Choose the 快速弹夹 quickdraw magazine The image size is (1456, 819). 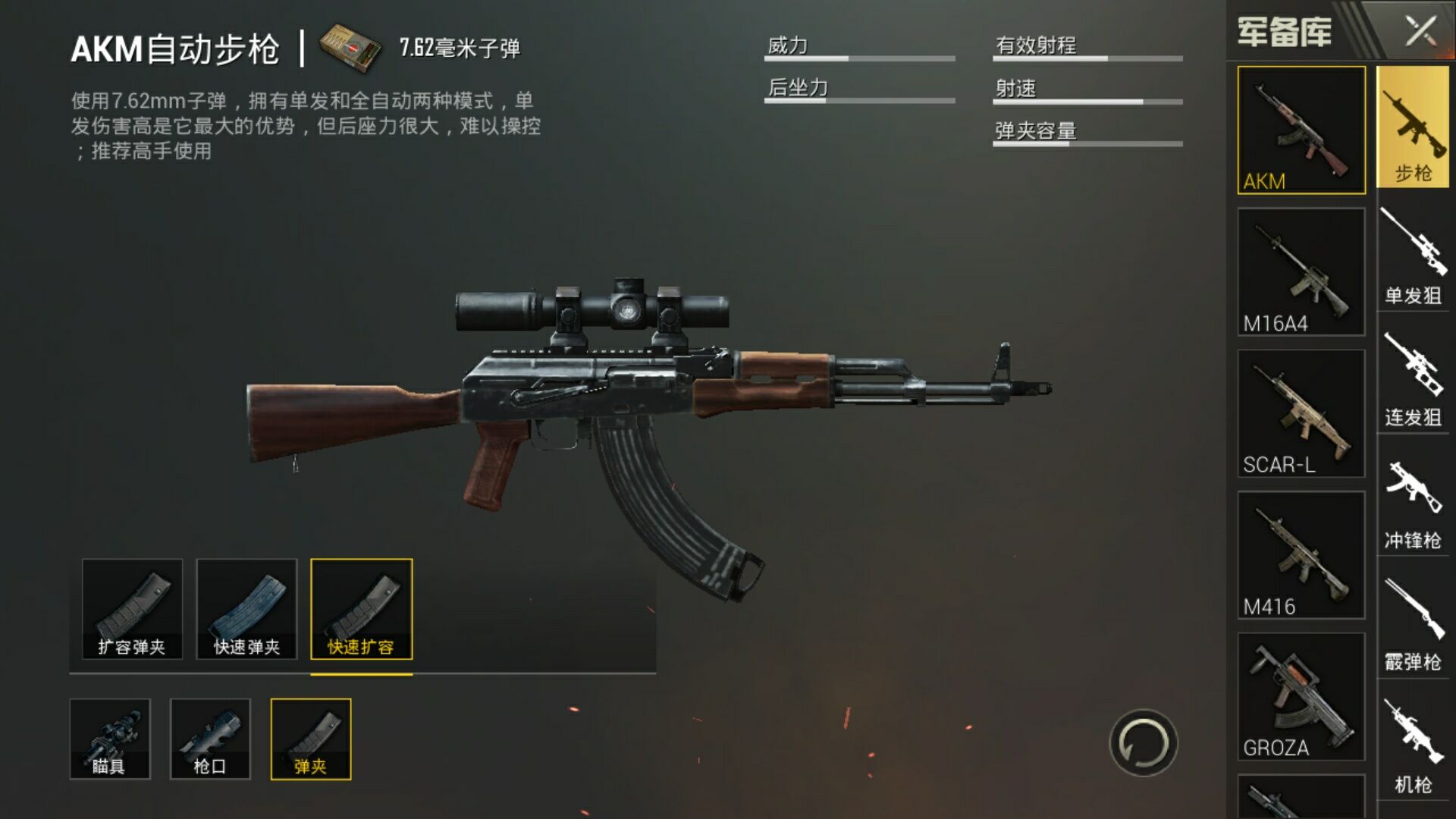(246, 609)
